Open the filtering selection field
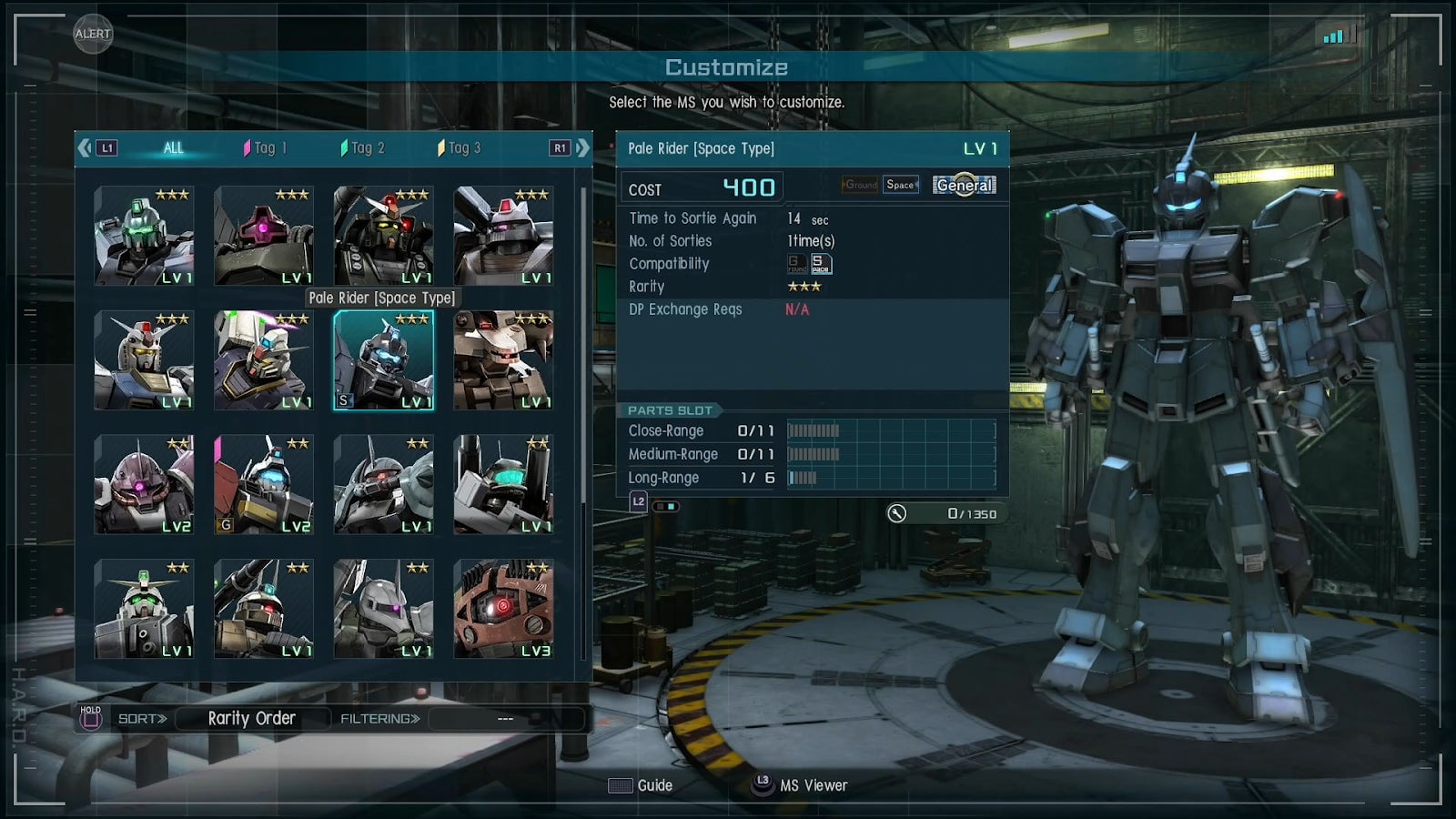 [x=505, y=719]
